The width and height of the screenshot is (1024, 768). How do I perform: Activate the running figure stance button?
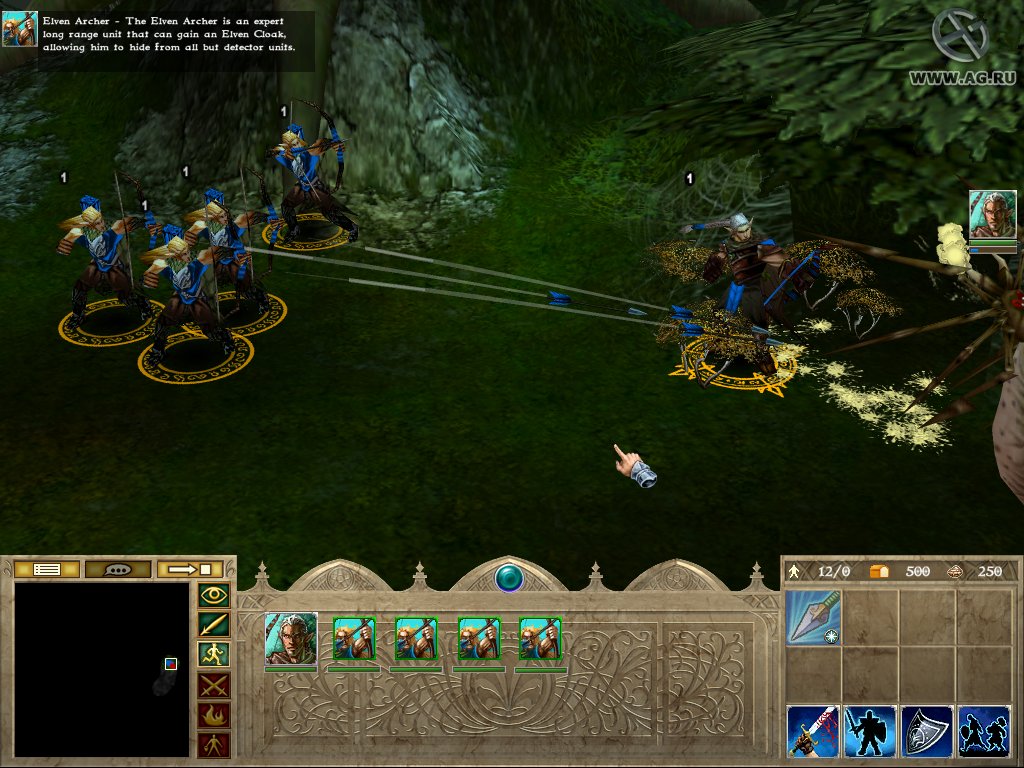coord(215,655)
